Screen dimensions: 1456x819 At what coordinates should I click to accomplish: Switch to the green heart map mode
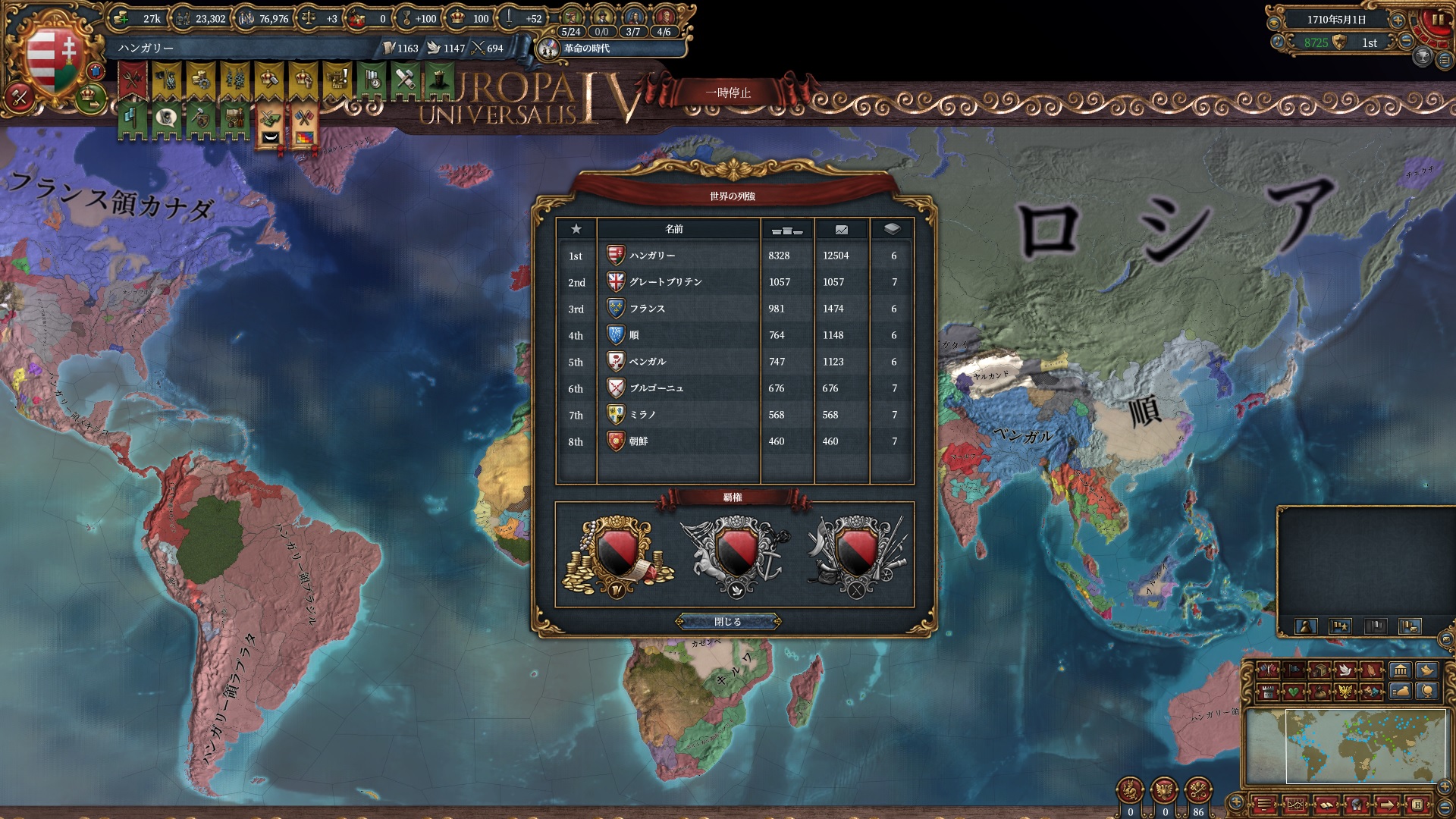1293,692
